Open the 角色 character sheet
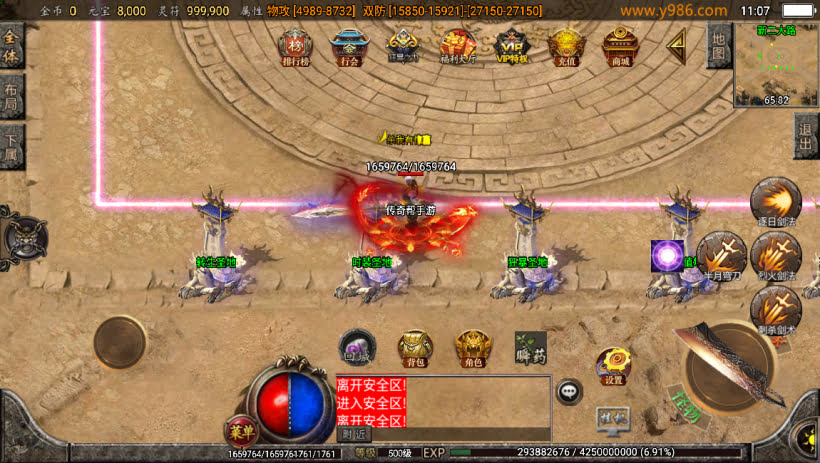Viewport: 820px width, 463px height. 473,348
